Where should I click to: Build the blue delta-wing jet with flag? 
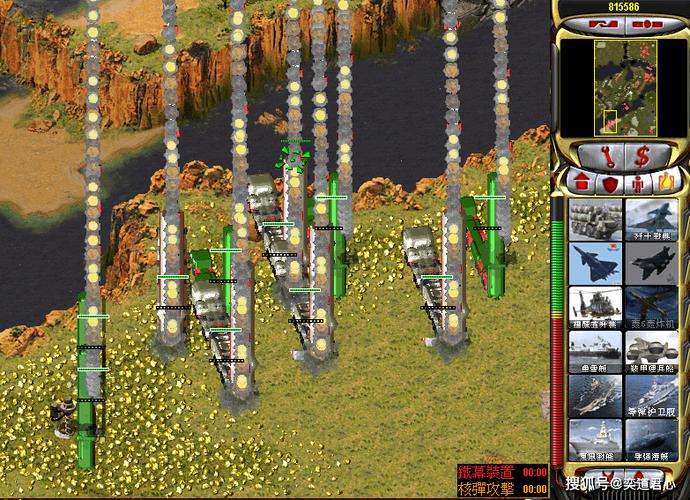[594, 264]
